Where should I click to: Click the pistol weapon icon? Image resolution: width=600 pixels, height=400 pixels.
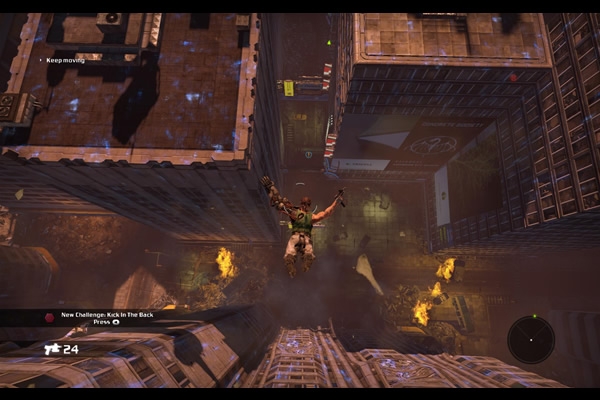tap(52, 349)
